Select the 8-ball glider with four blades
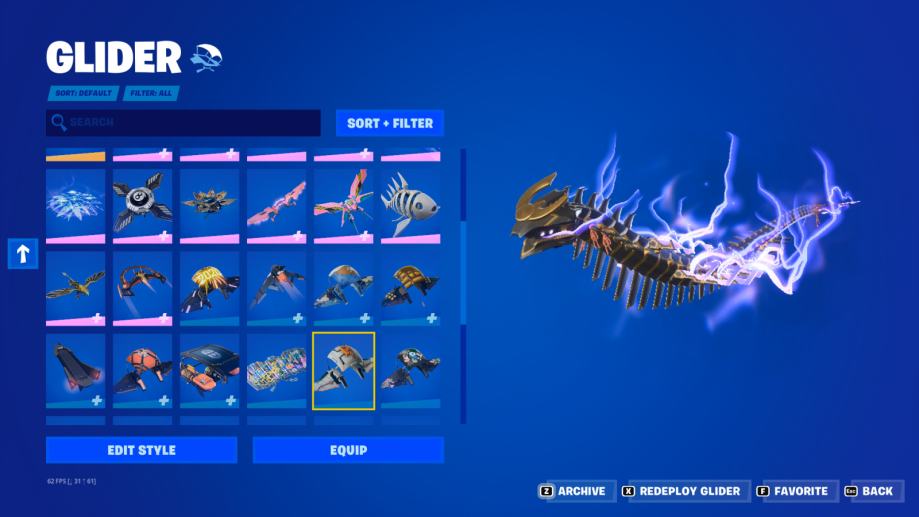This screenshot has width=919, height=517. tap(142, 203)
